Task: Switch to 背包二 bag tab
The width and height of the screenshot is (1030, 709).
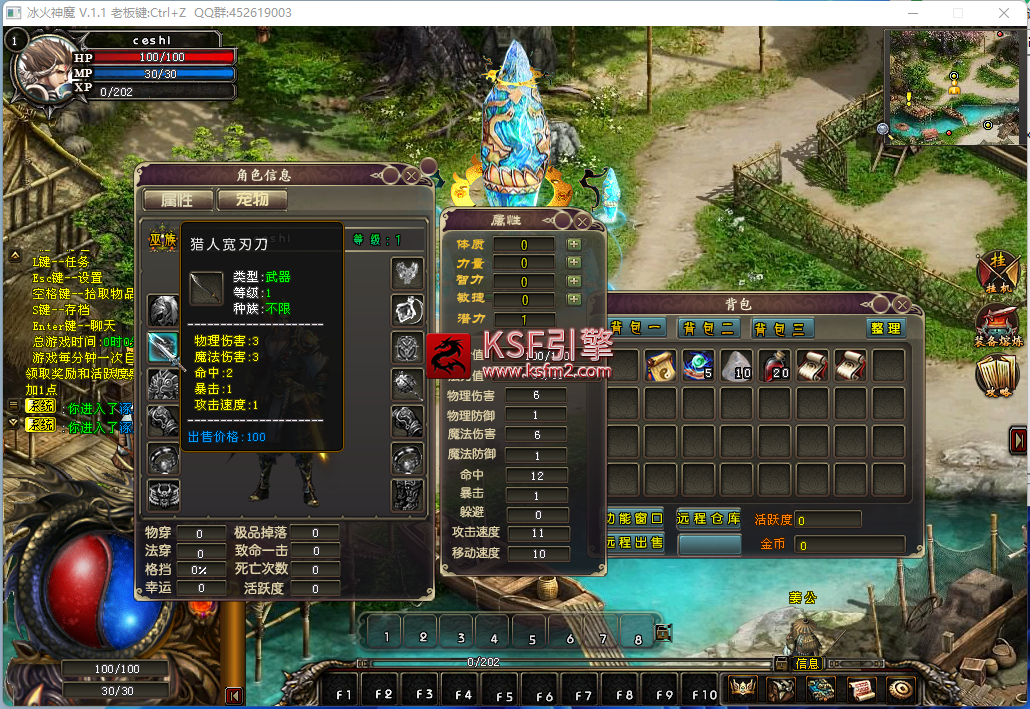Action: coord(708,328)
